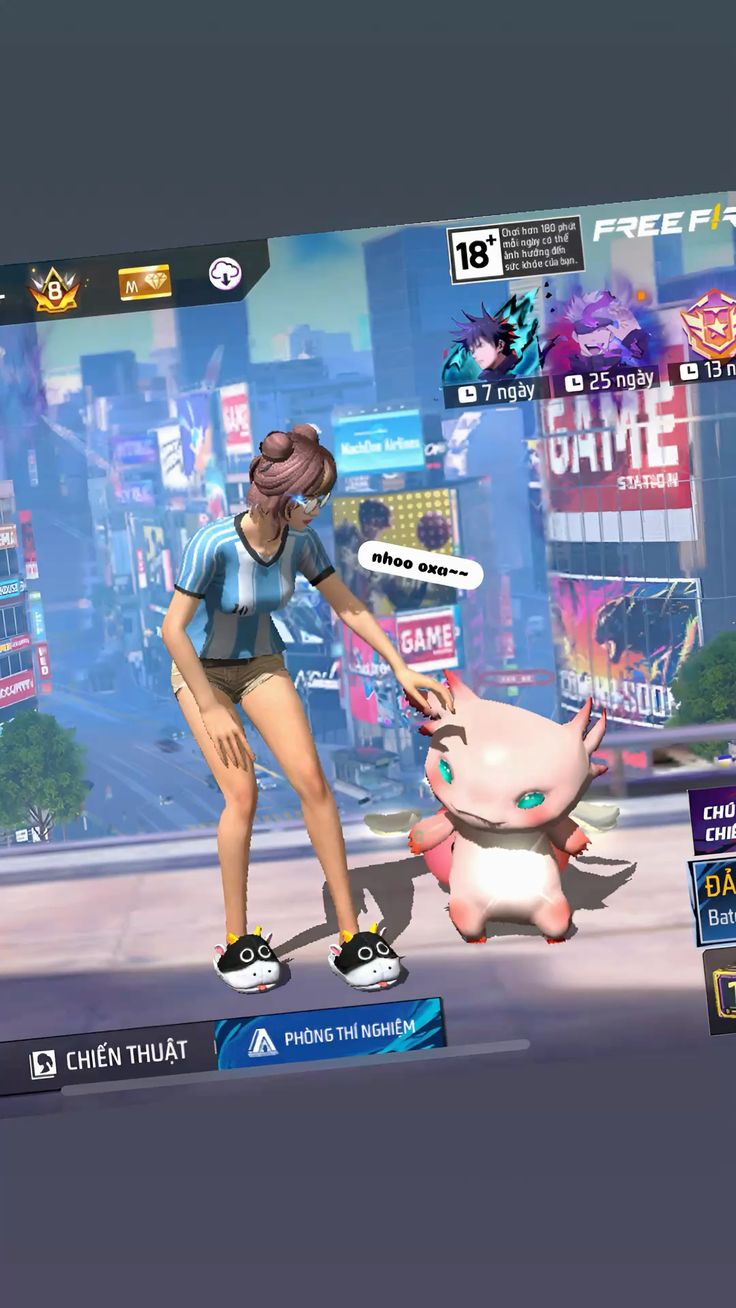The width and height of the screenshot is (736, 1308).
Task: Open the level 8 crown badge
Action: pyautogui.click(x=54, y=290)
